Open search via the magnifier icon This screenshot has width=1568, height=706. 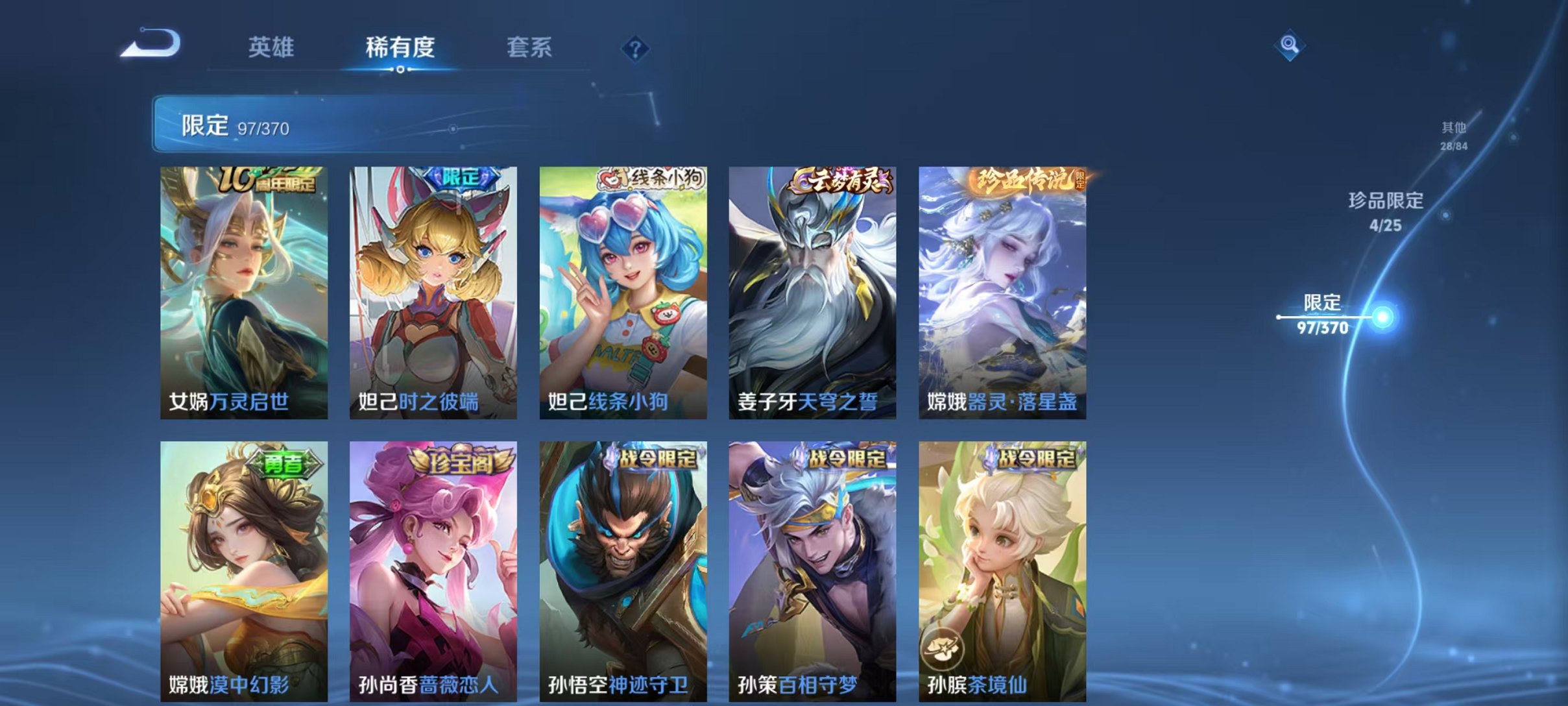coord(1287,47)
